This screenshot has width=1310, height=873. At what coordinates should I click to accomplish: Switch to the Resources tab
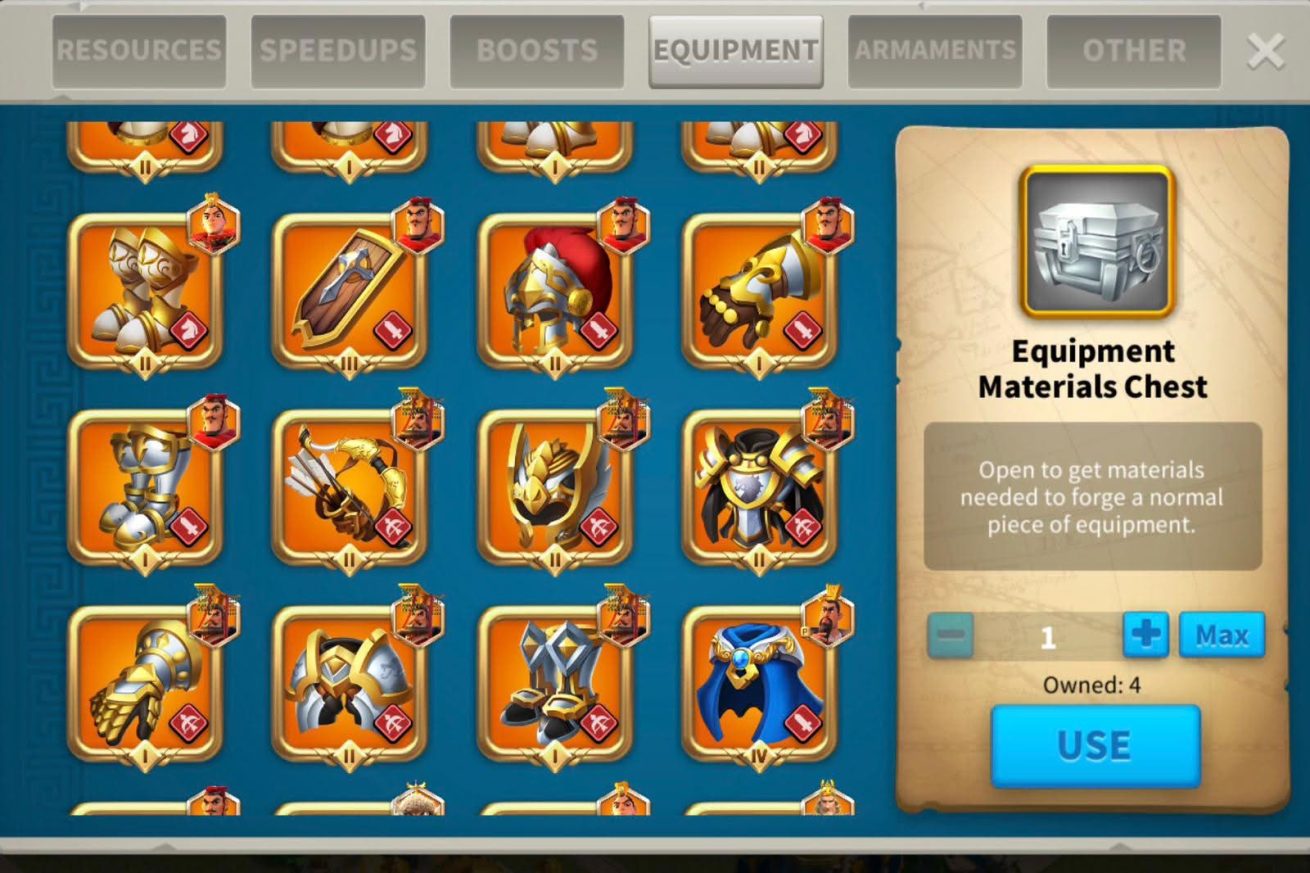click(x=139, y=50)
